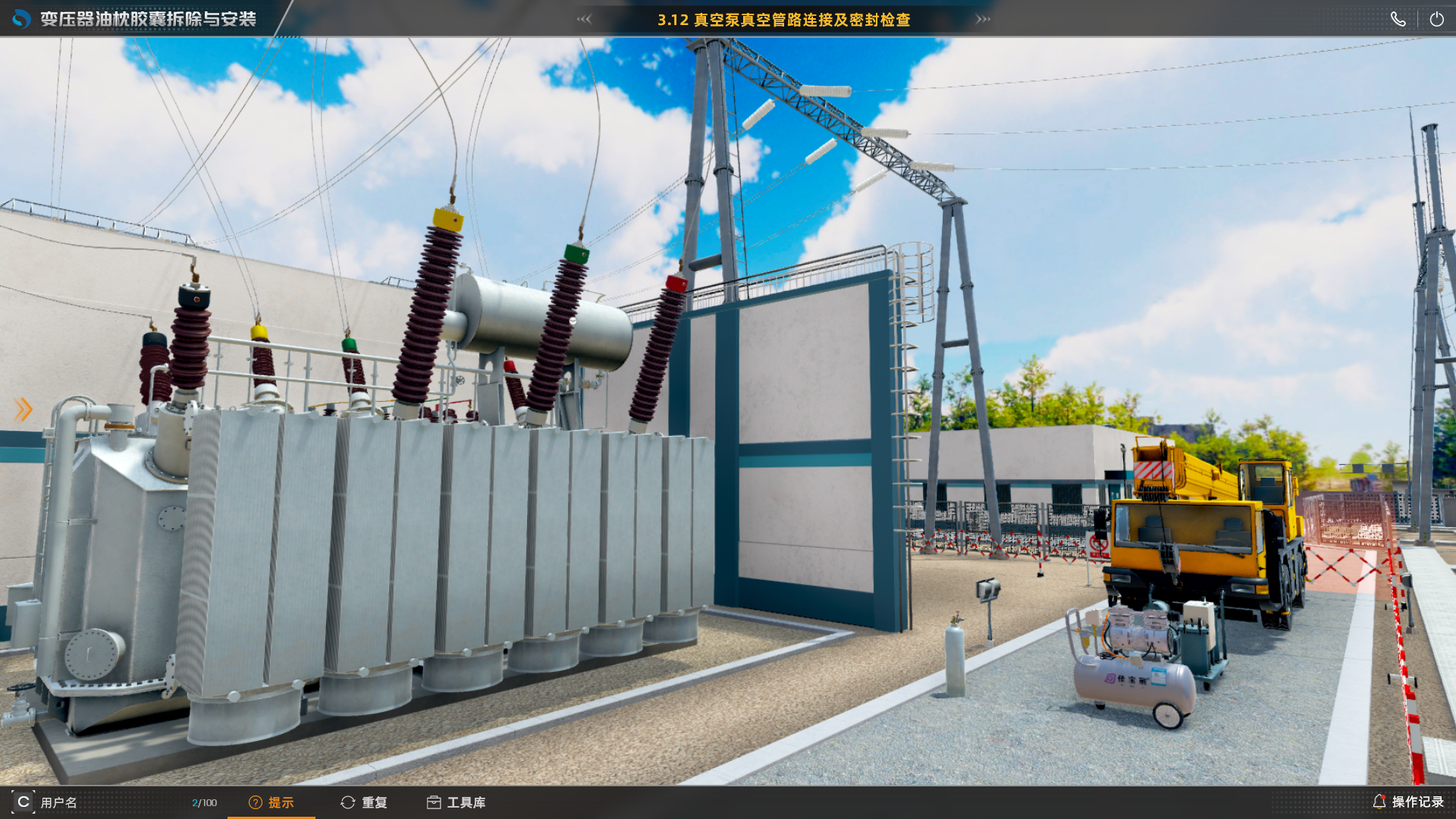Select the 重复 repeat button

[x=364, y=802]
